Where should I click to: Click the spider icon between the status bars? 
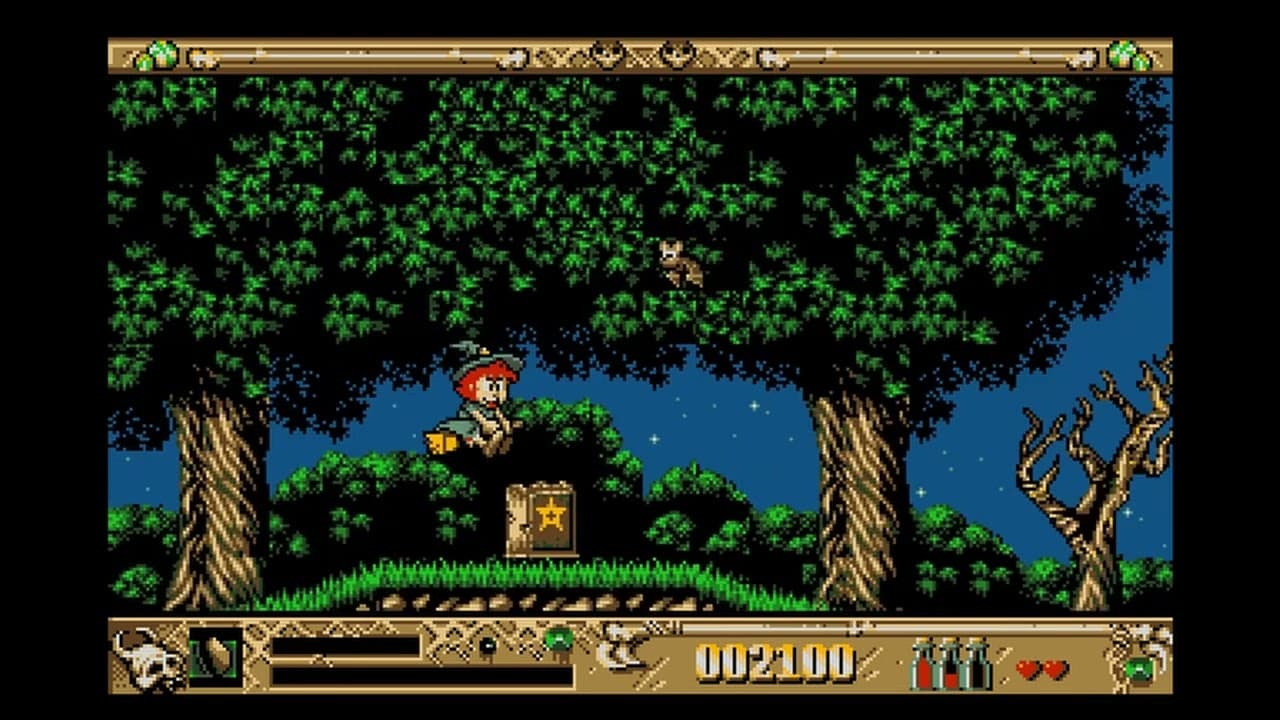tap(488, 643)
